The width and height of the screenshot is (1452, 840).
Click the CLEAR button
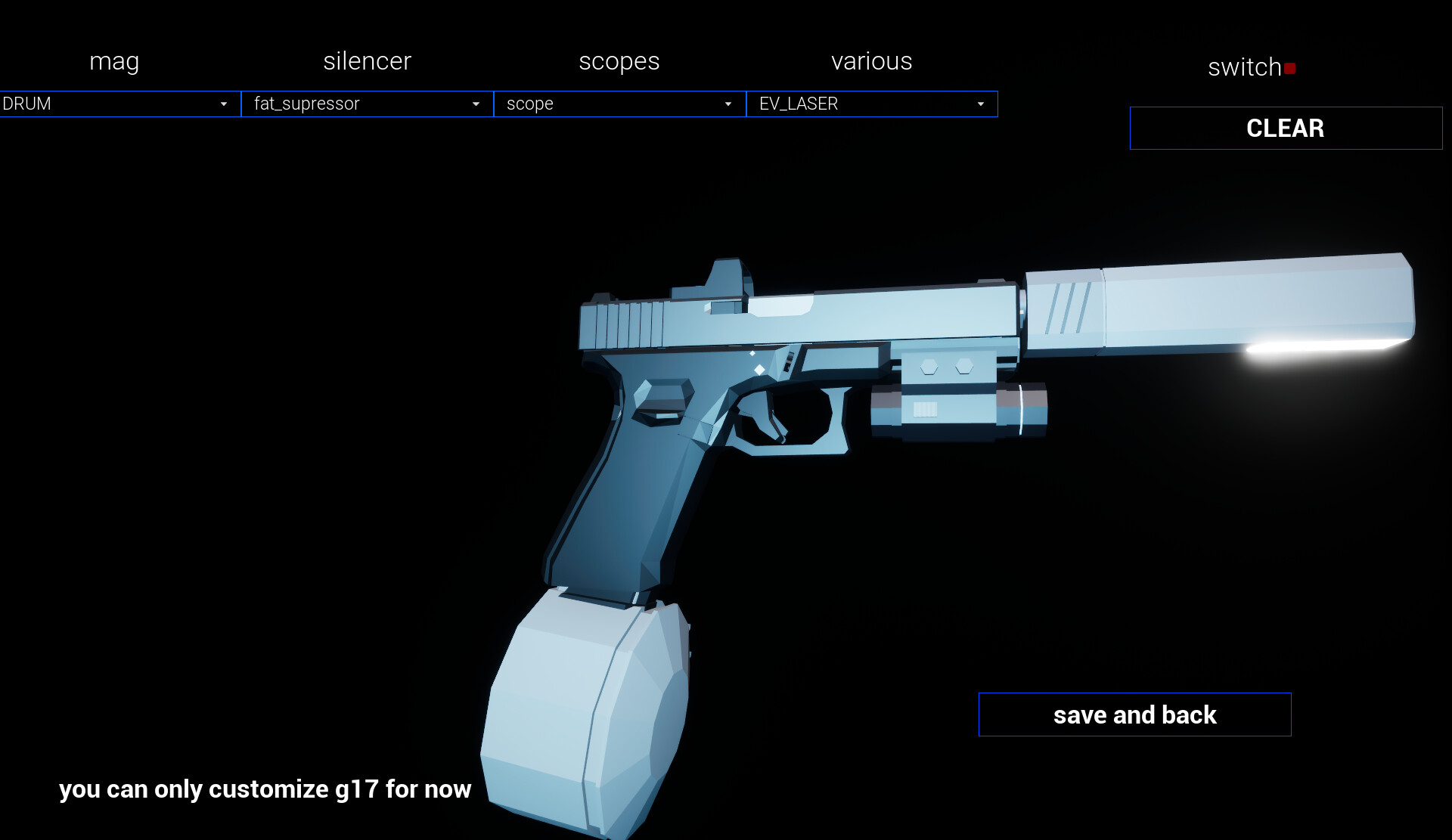pos(1285,128)
